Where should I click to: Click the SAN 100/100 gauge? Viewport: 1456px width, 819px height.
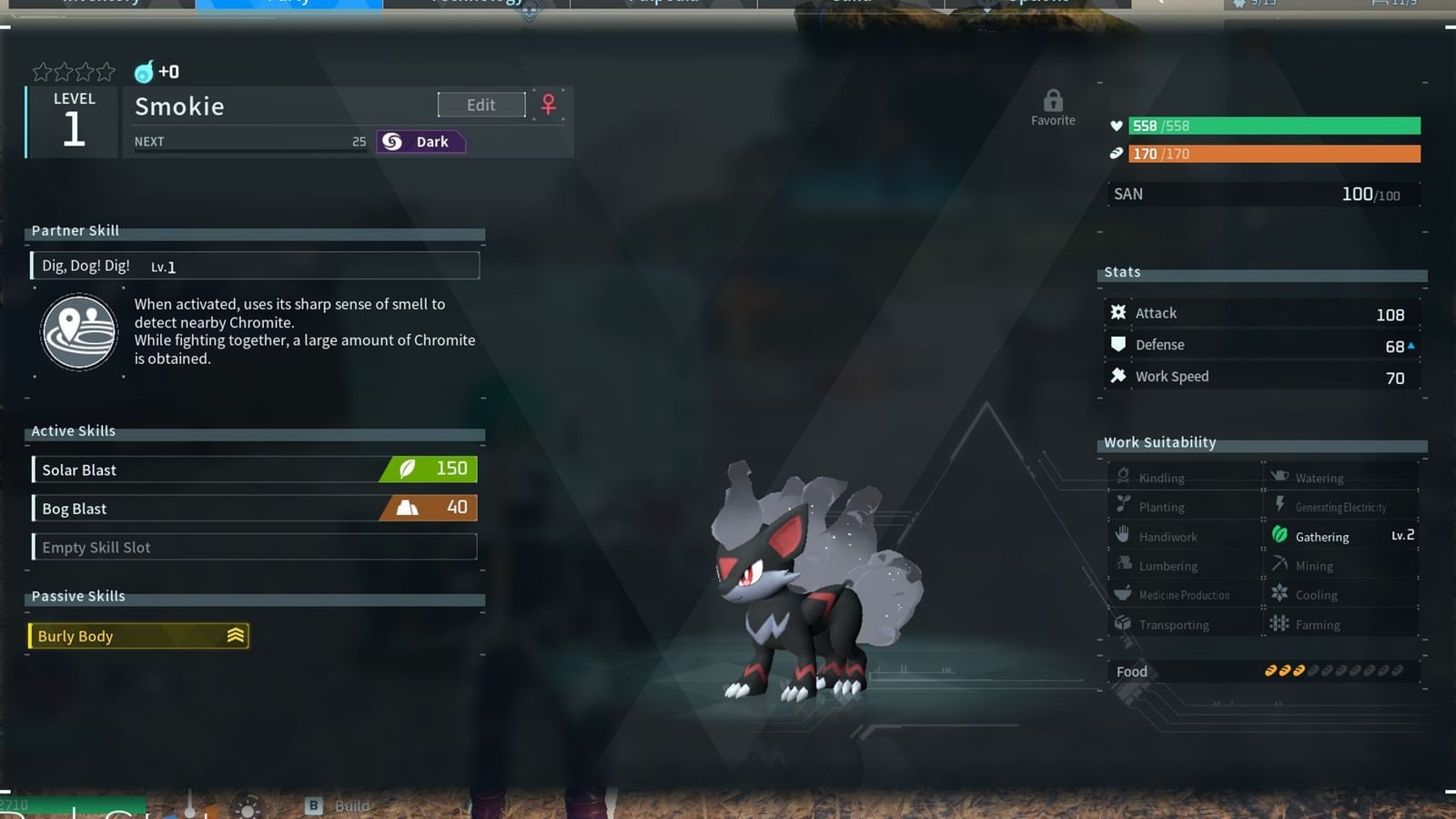pos(1263,193)
